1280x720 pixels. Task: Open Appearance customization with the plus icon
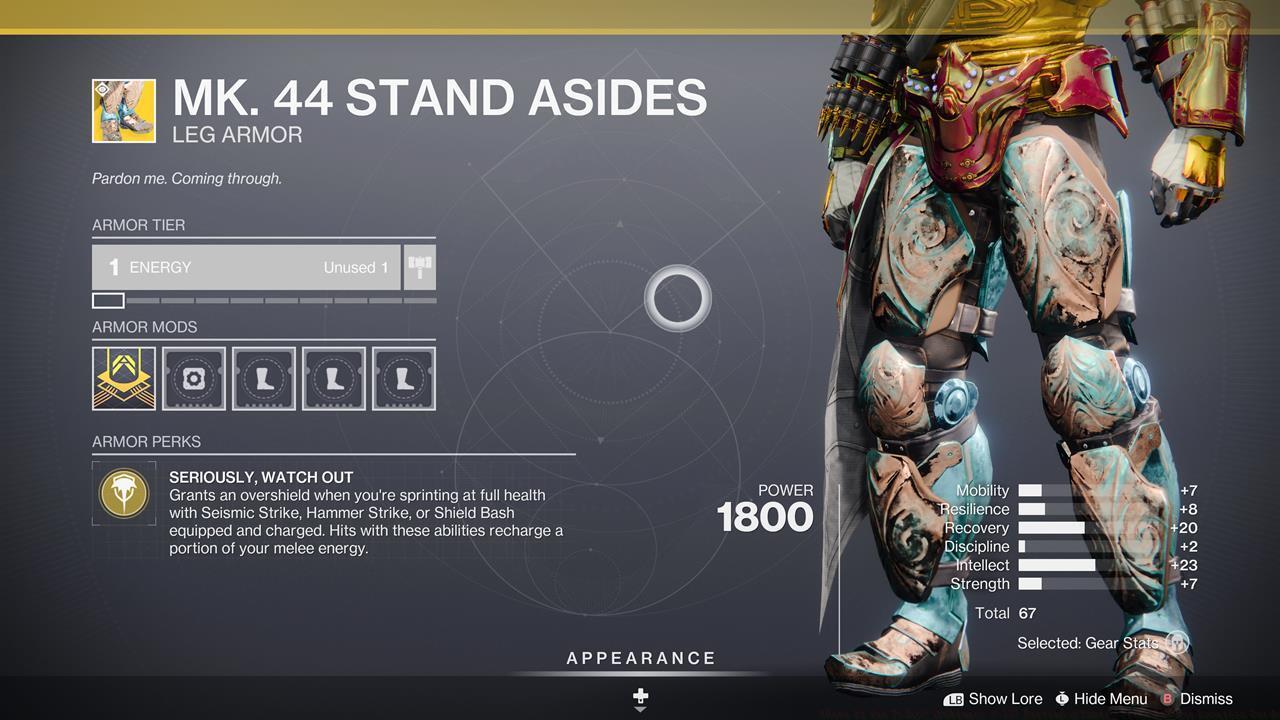coord(639,693)
